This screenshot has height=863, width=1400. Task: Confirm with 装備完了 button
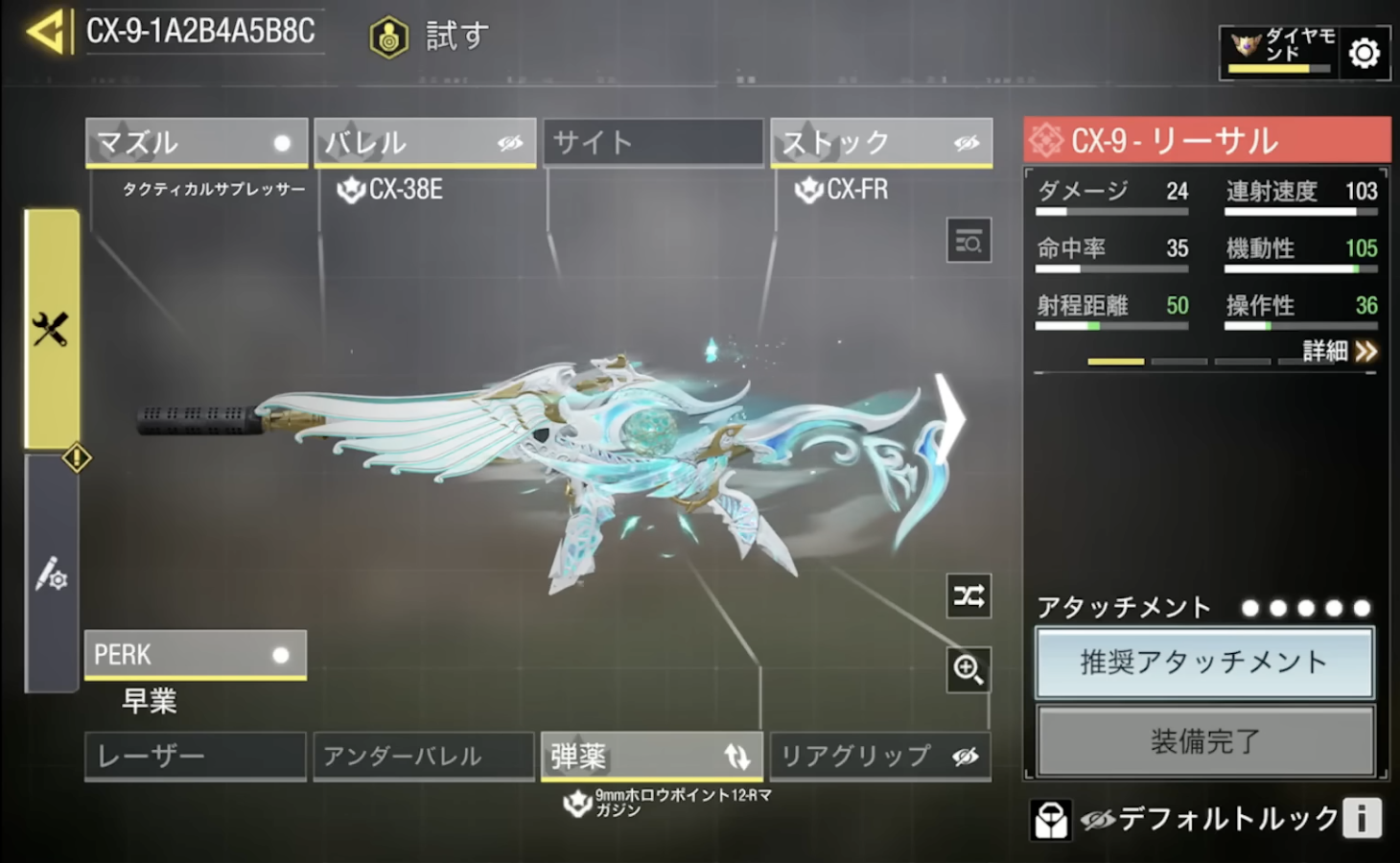(x=1204, y=740)
